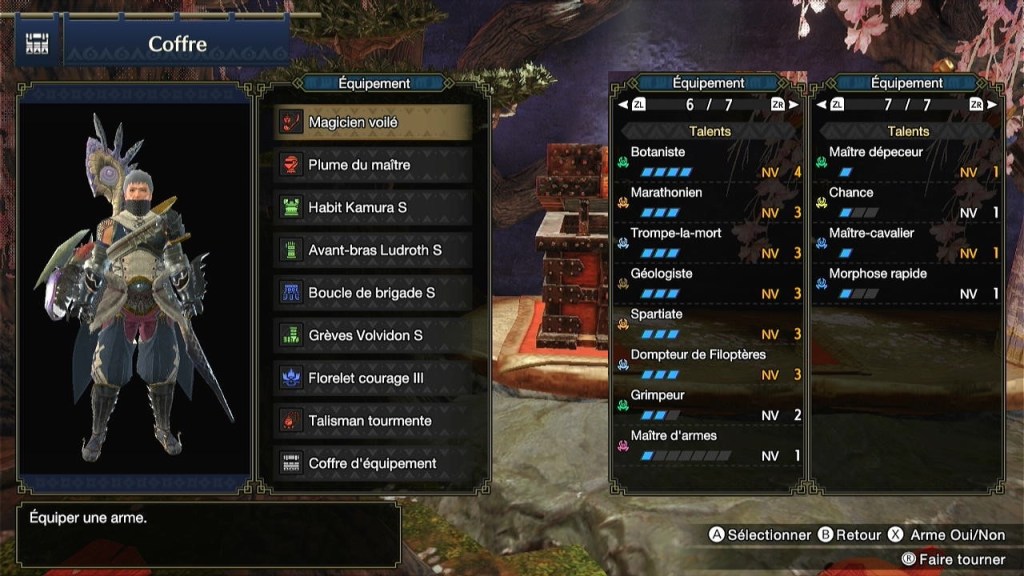Choose the Maître d'armes talent
Viewport: 1024px width, 576px height.
(x=709, y=445)
